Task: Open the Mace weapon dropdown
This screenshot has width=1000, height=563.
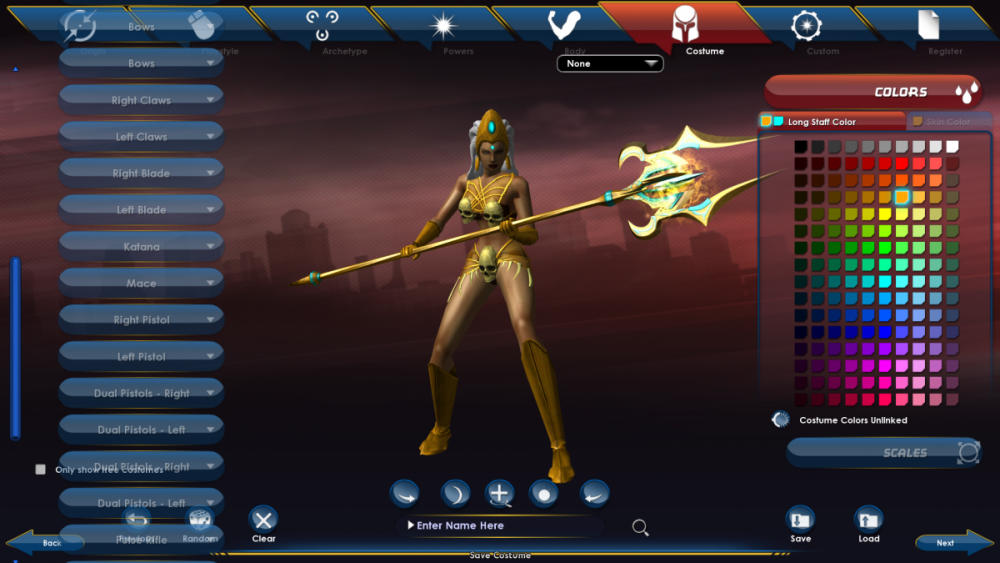Action: 141,283
